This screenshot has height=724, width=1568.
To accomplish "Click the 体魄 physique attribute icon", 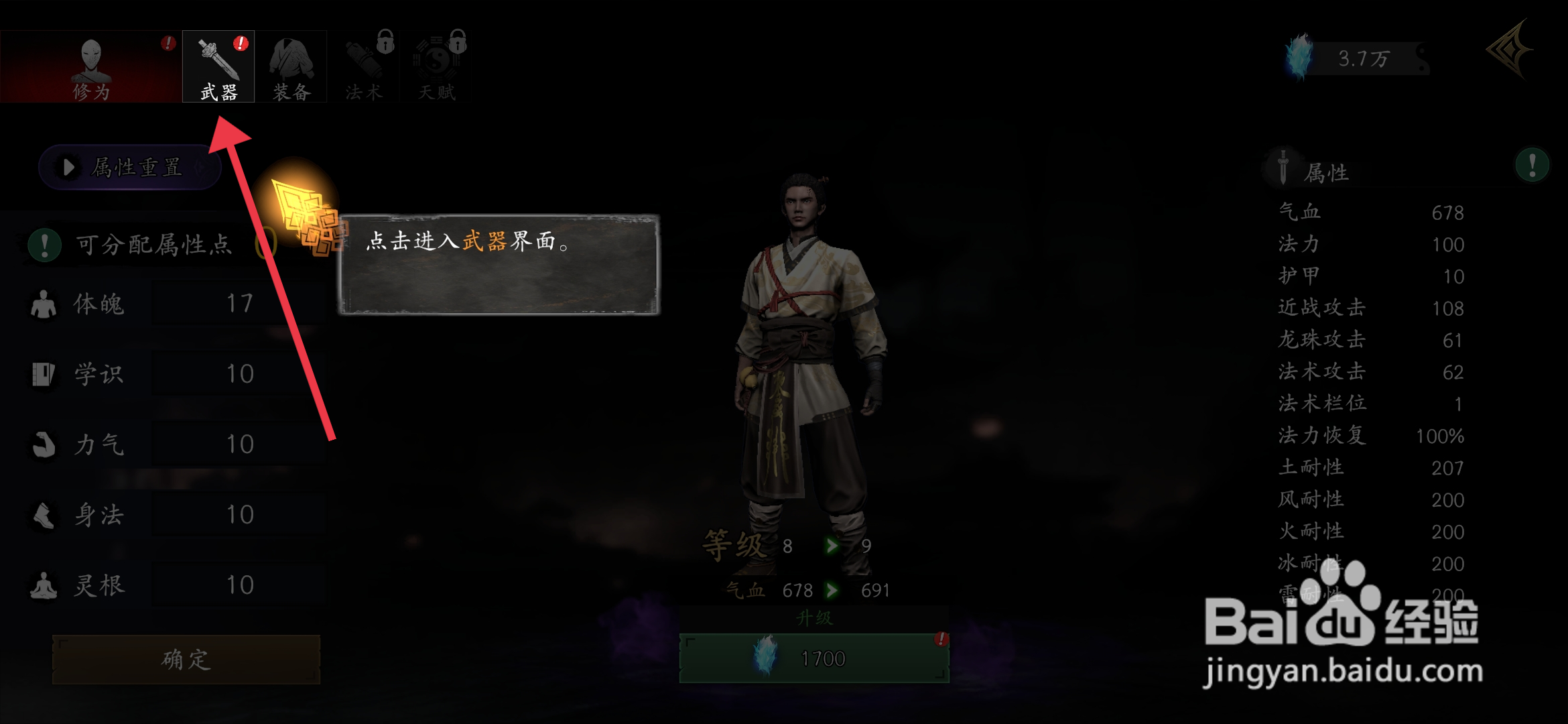I will [x=44, y=303].
